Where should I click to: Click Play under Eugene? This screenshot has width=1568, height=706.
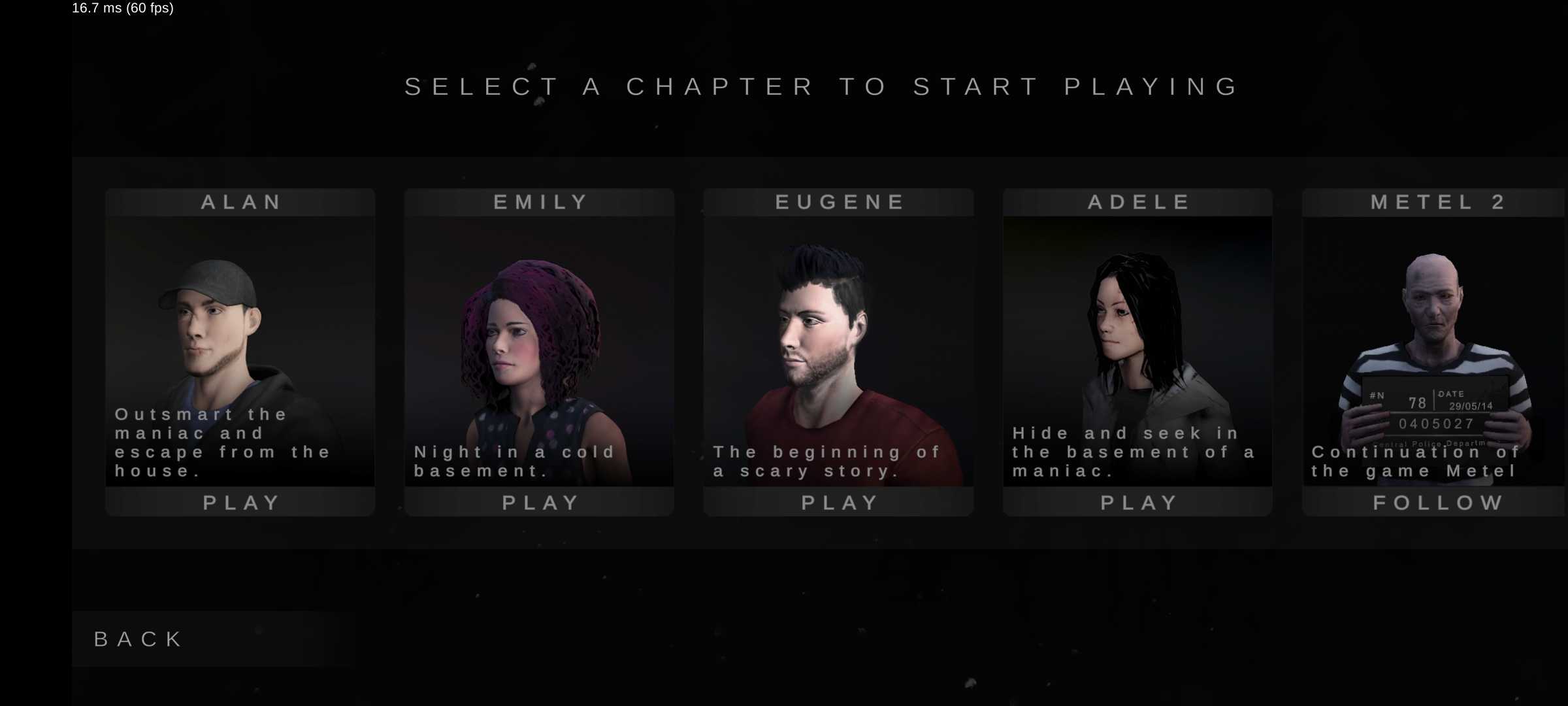coord(839,502)
